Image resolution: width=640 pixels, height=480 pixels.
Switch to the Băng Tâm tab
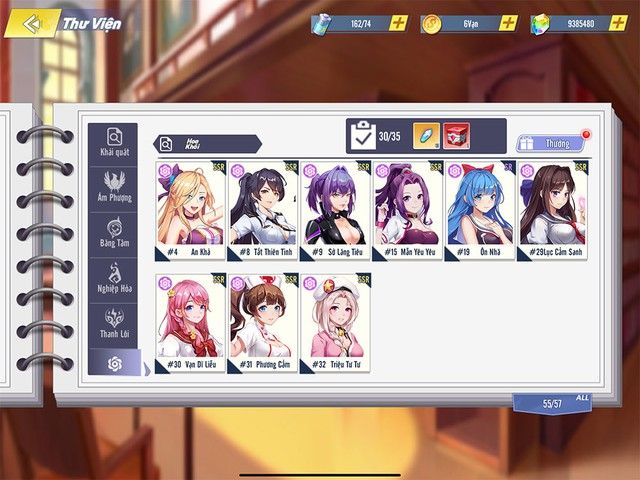[114, 233]
